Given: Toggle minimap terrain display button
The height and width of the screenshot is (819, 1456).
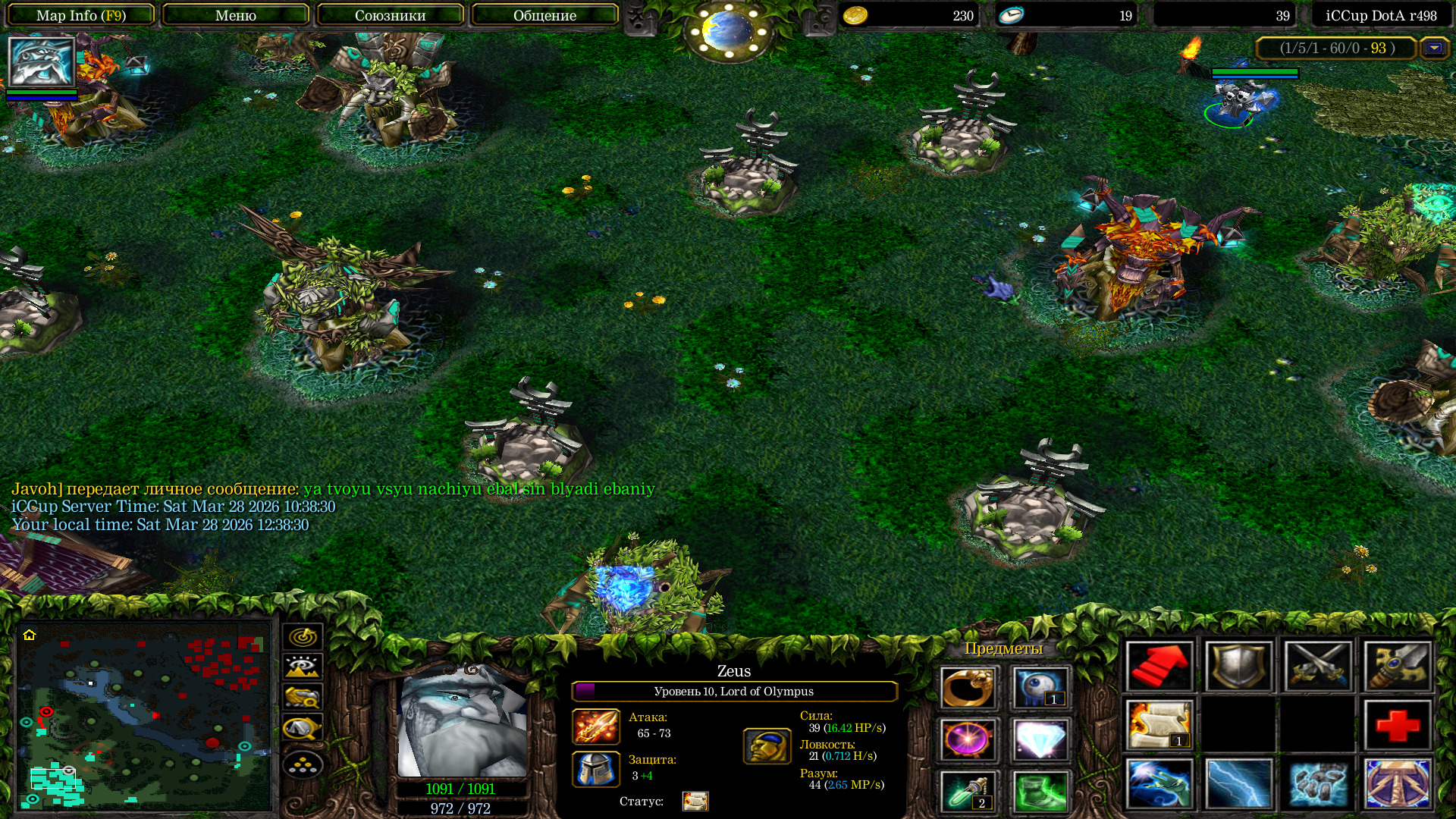Looking at the screenshot, I should pos(303,667).
